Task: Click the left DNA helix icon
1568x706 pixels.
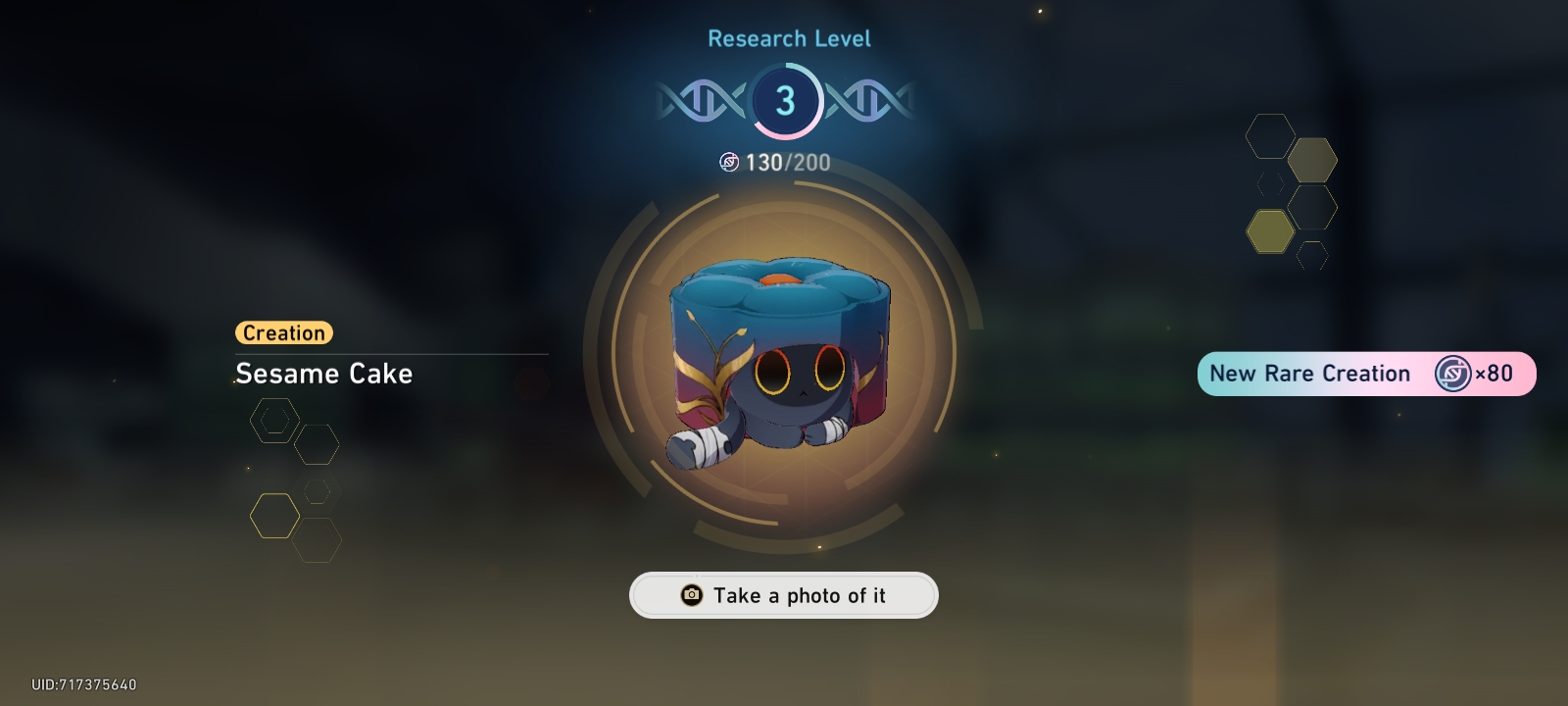Action: (x=698, y=99)
